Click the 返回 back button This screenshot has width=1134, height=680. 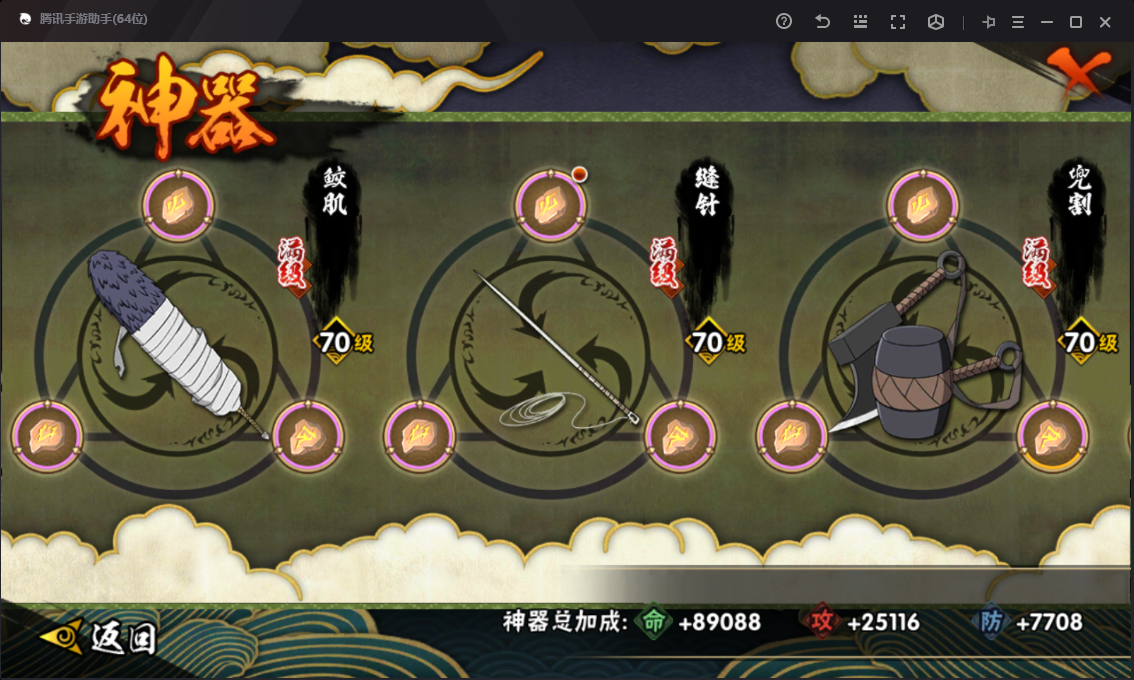pyautogui.click(x=100, y=637)
